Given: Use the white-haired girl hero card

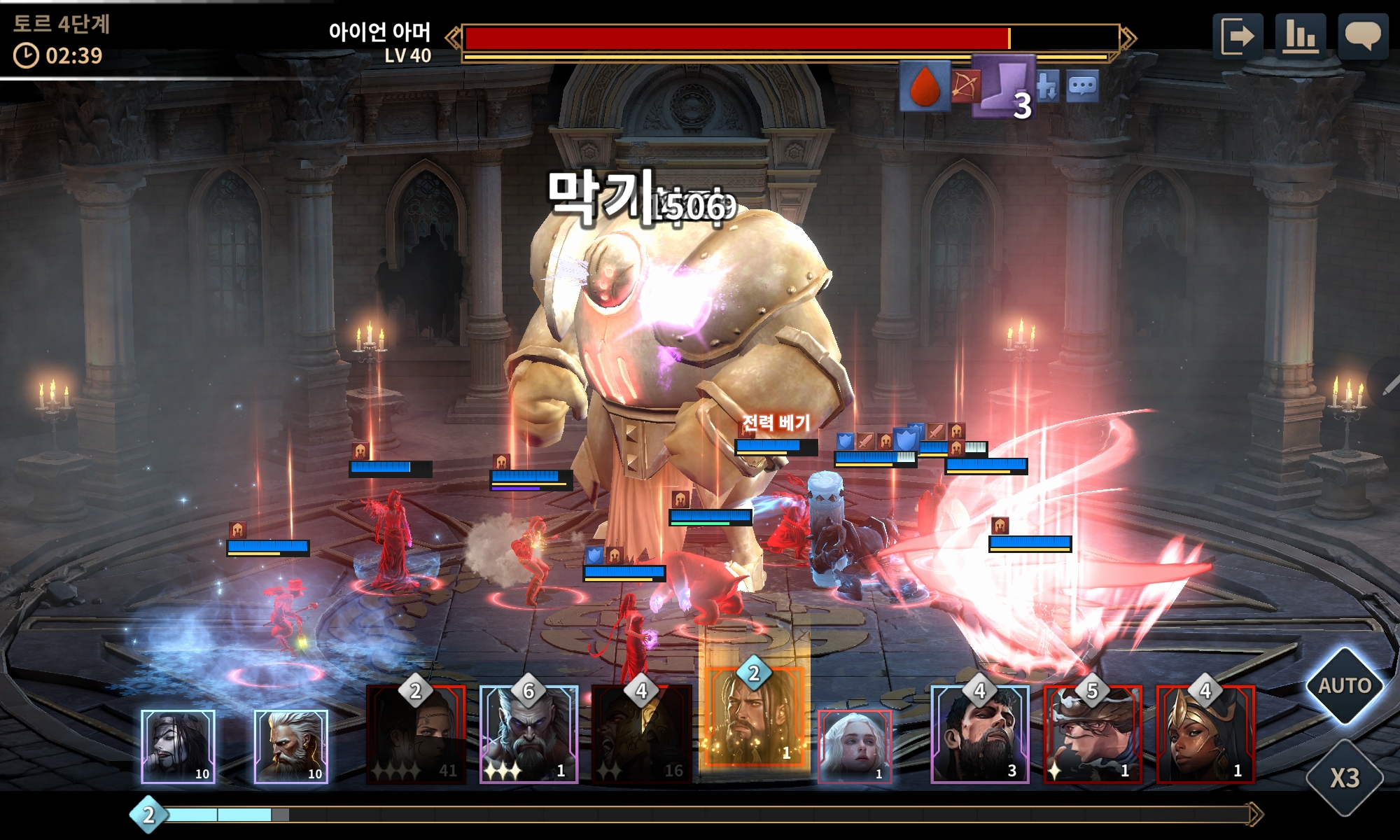Looking at the screenshot, I should 855,746.
